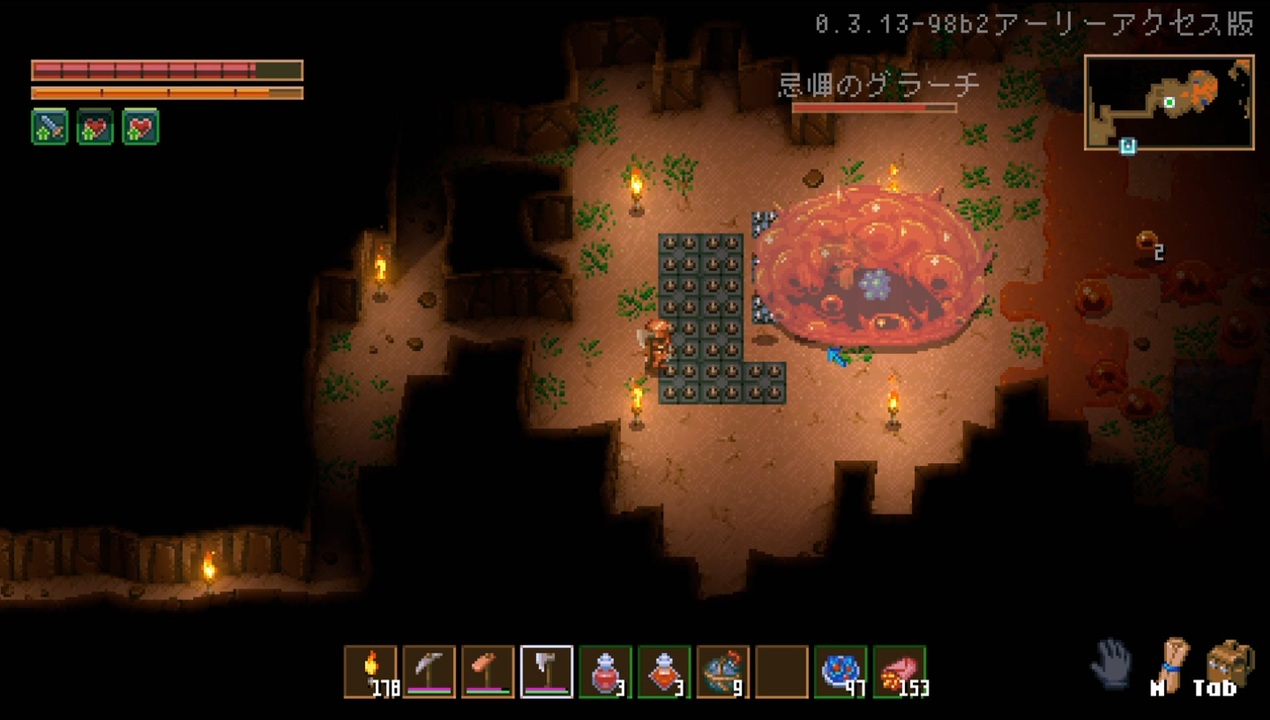Click the gray hand icon
The width and height of the screenshot is (1270, 720).
[x=1111, y=663]
